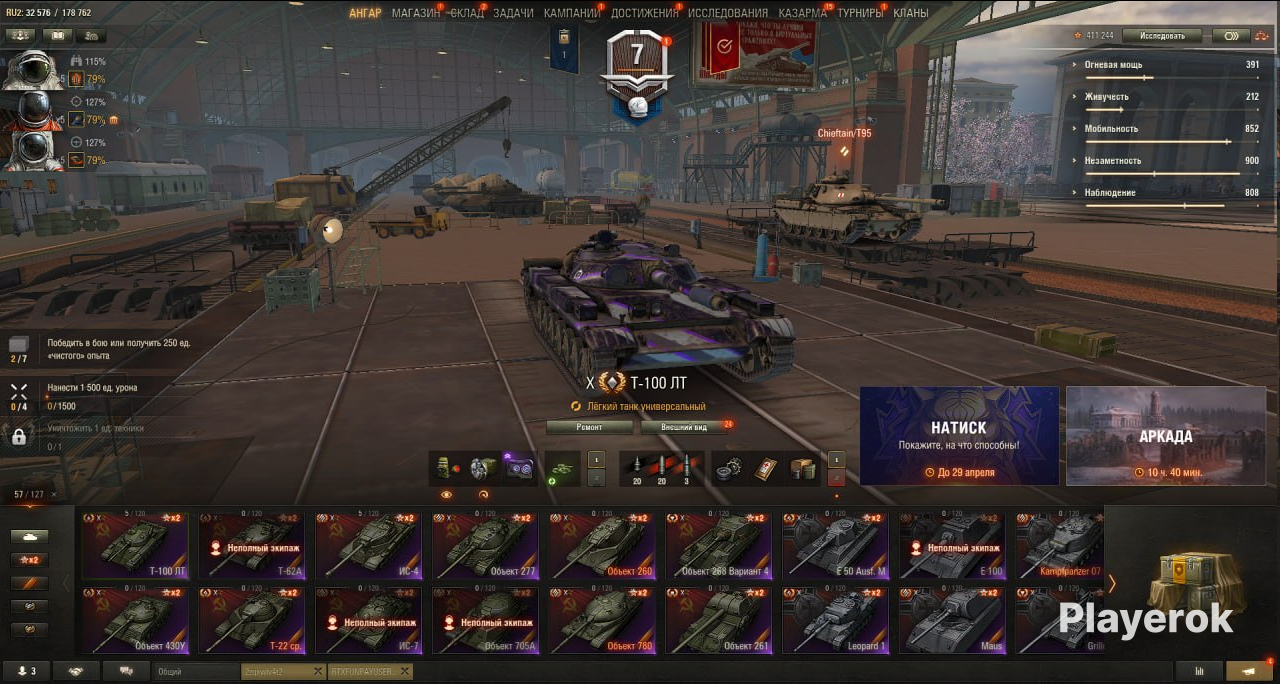Viewport: 1280px width, 684px height.
Task: Go to the ИССЛЕДОВАНИЯ research tab
Action: [x=728, y=13]
